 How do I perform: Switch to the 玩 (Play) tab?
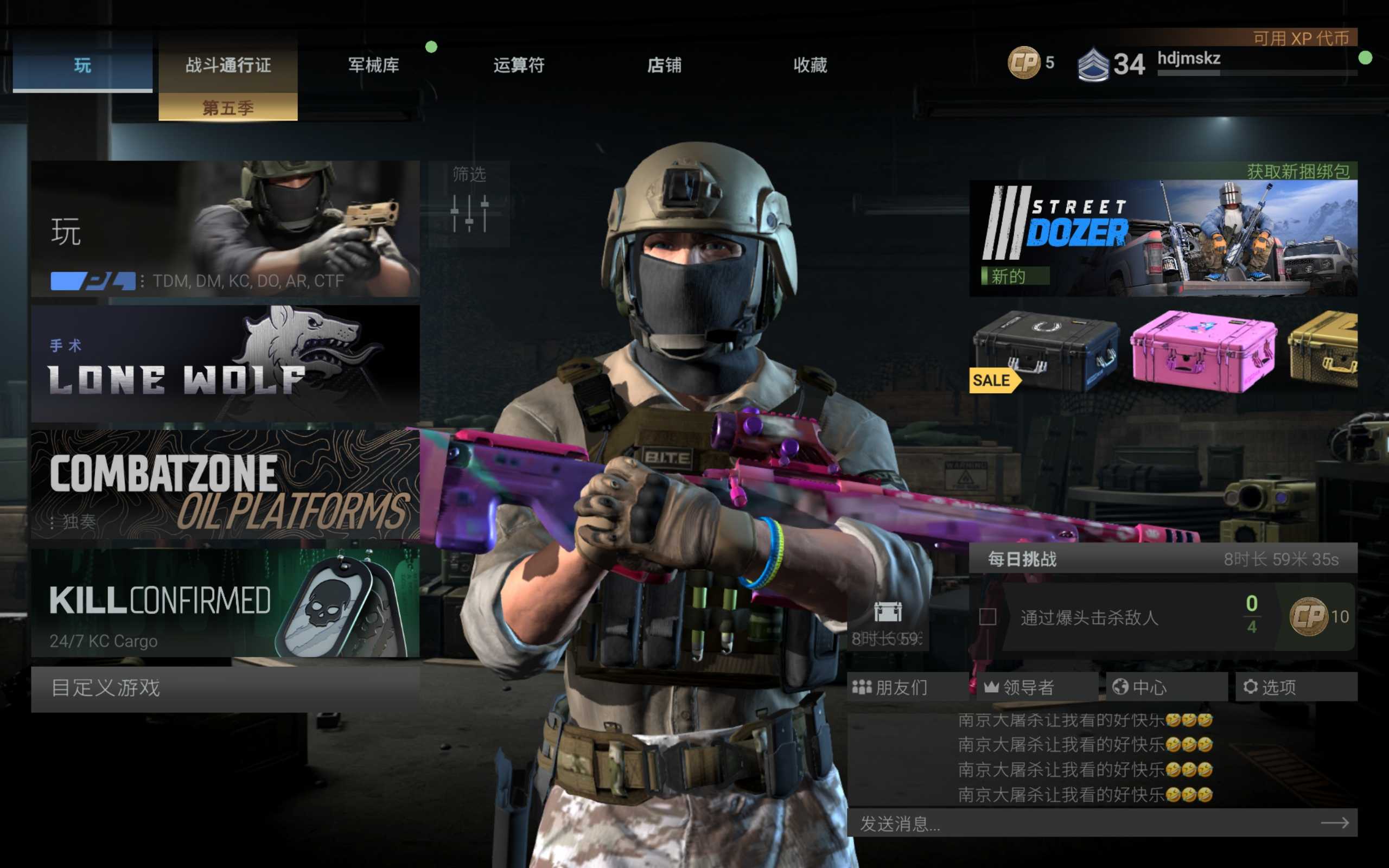(x=82, y=65)
